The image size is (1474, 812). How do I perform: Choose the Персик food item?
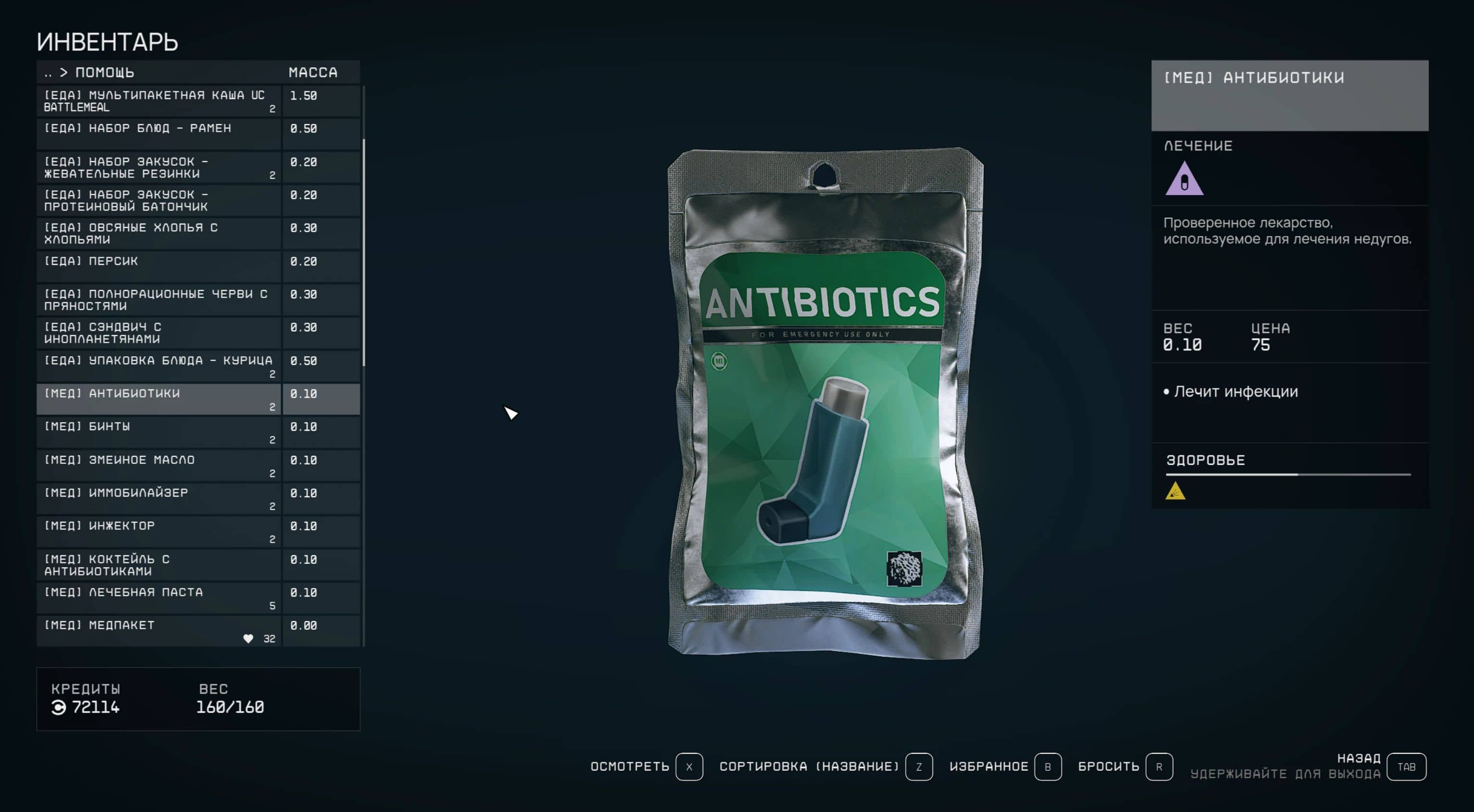click(159, 266)
